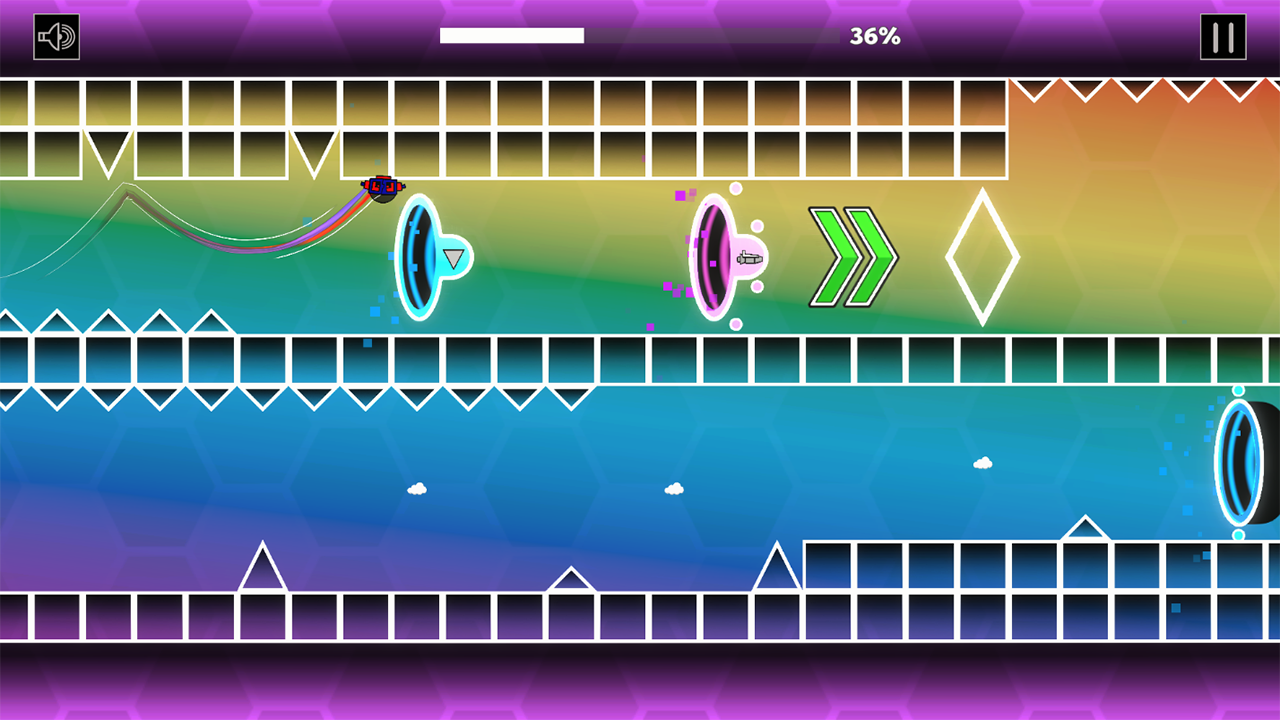Click the white diamond outline shape
1280x720 pixels.
(983, 257)
